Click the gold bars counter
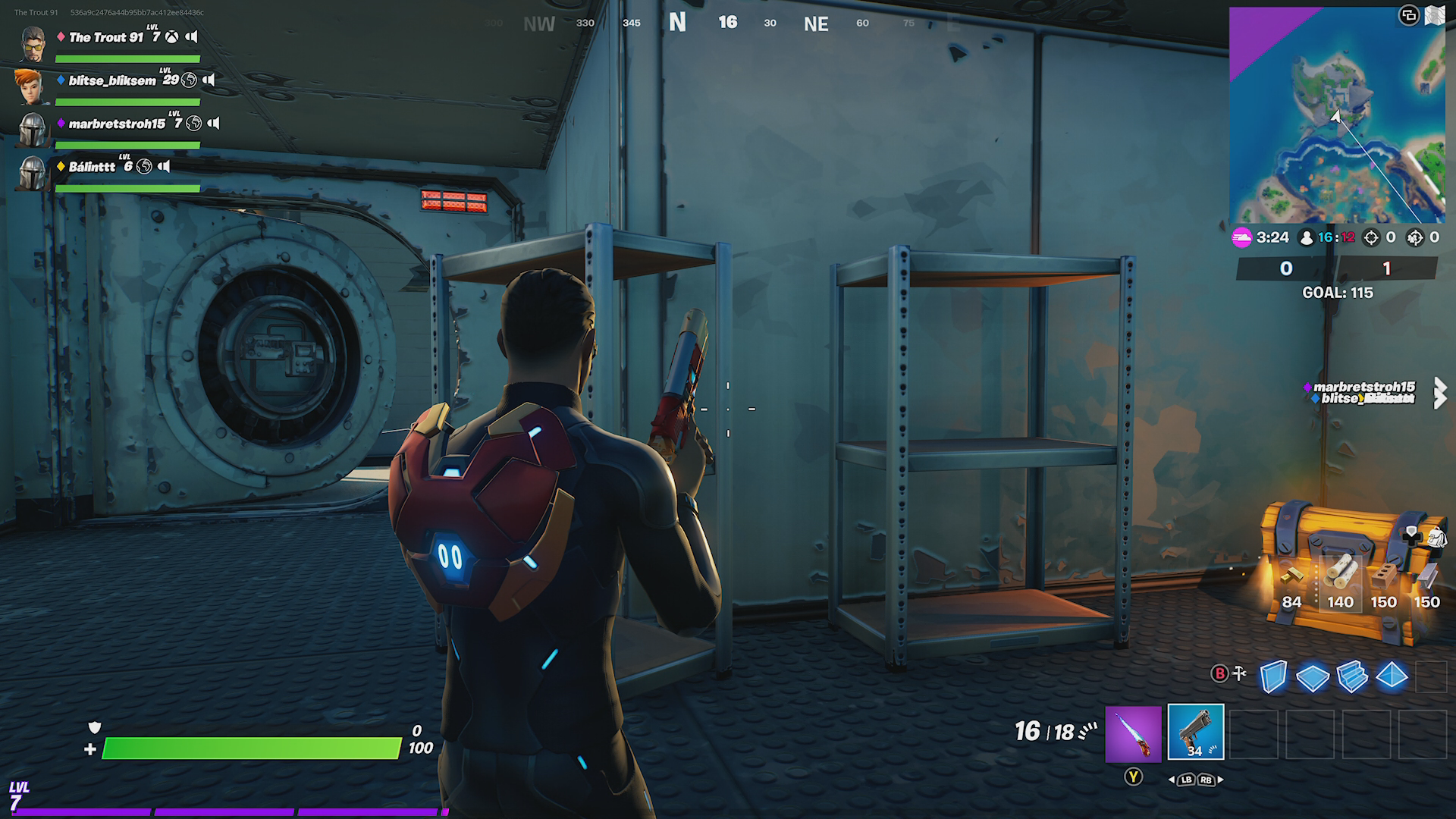This screenshot has width=1456, height=819. (1291, 585)
